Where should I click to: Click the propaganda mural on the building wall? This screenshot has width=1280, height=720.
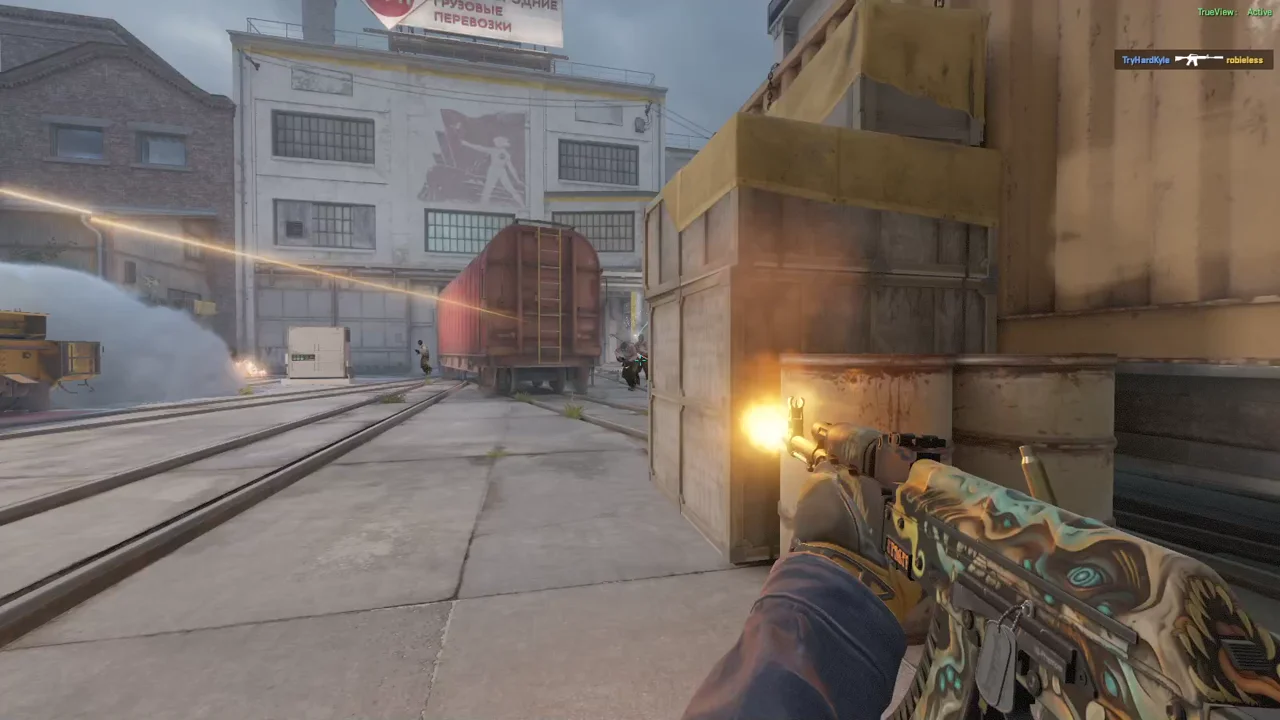(x=470, y=160)
